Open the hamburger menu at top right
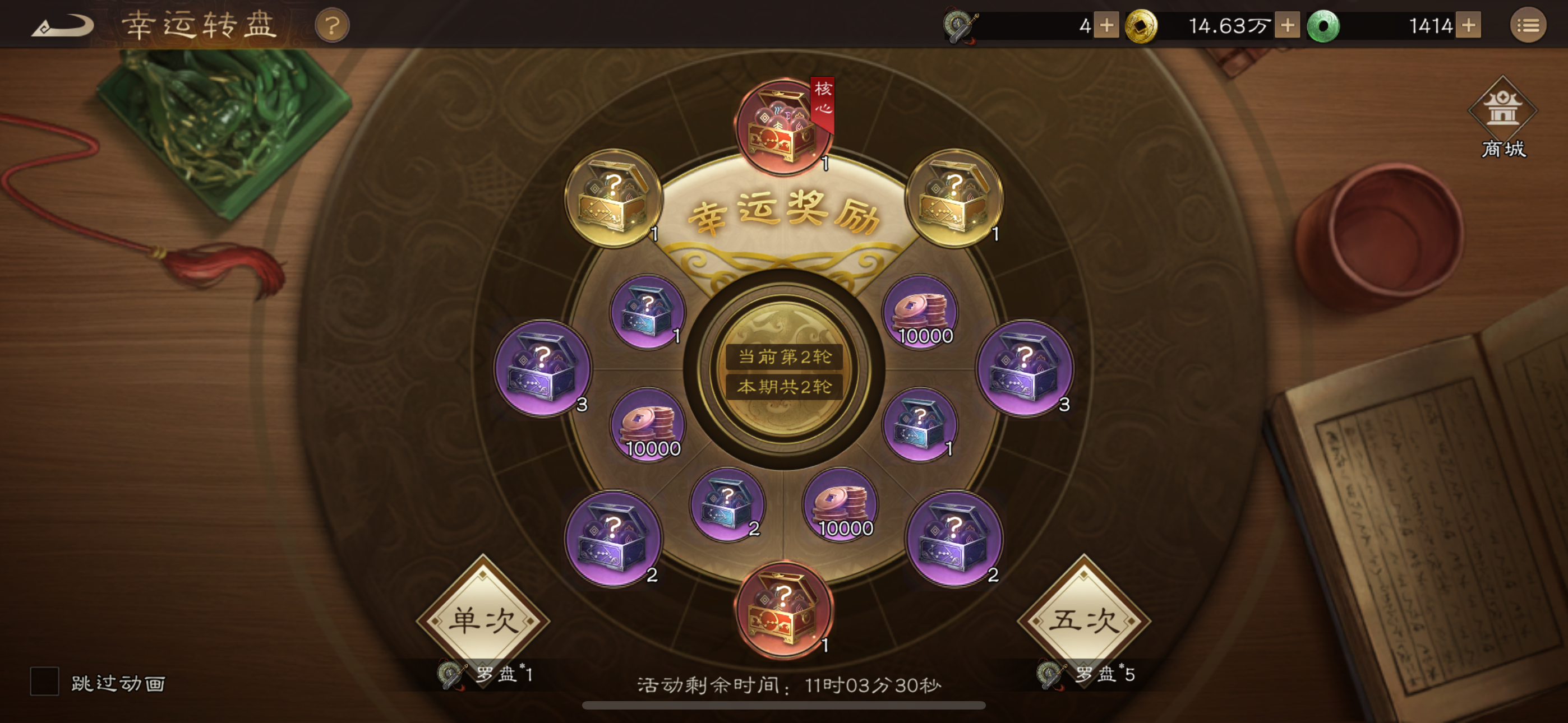Viewport: 1568px width, 723px height. 1528,26
